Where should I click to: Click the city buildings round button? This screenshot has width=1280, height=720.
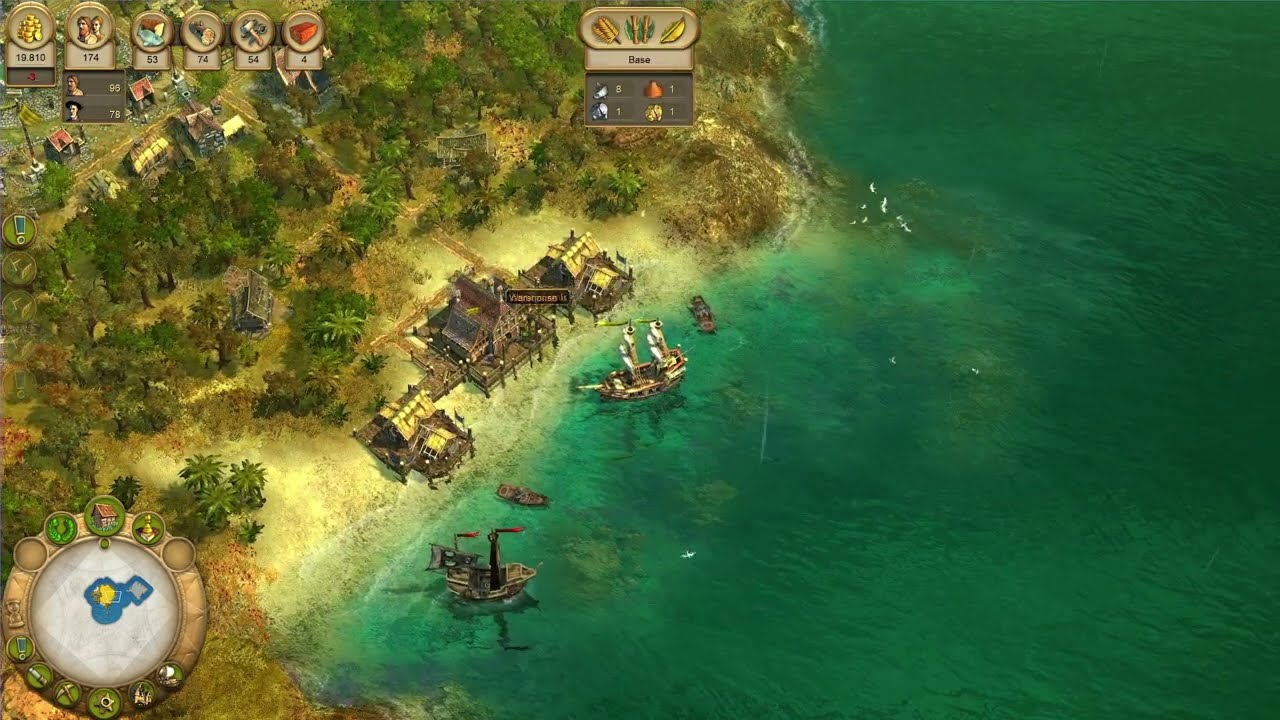pyautogui.click(x=142, y=693)
